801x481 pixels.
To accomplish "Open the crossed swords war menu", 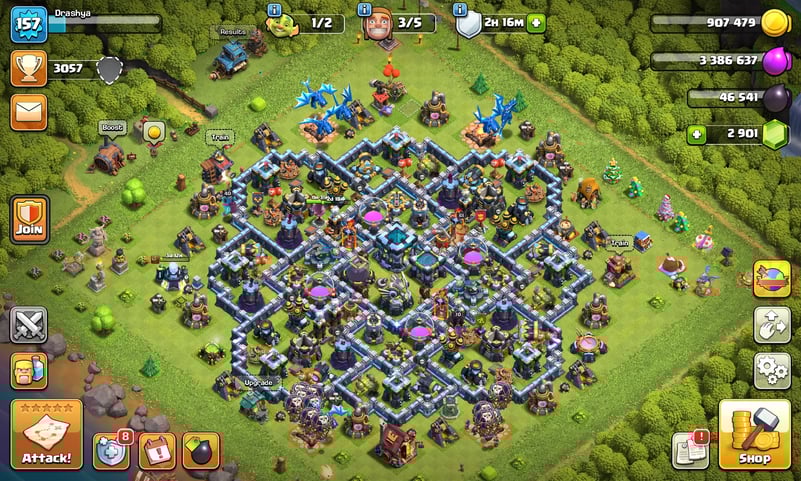I will coord(28,324).
